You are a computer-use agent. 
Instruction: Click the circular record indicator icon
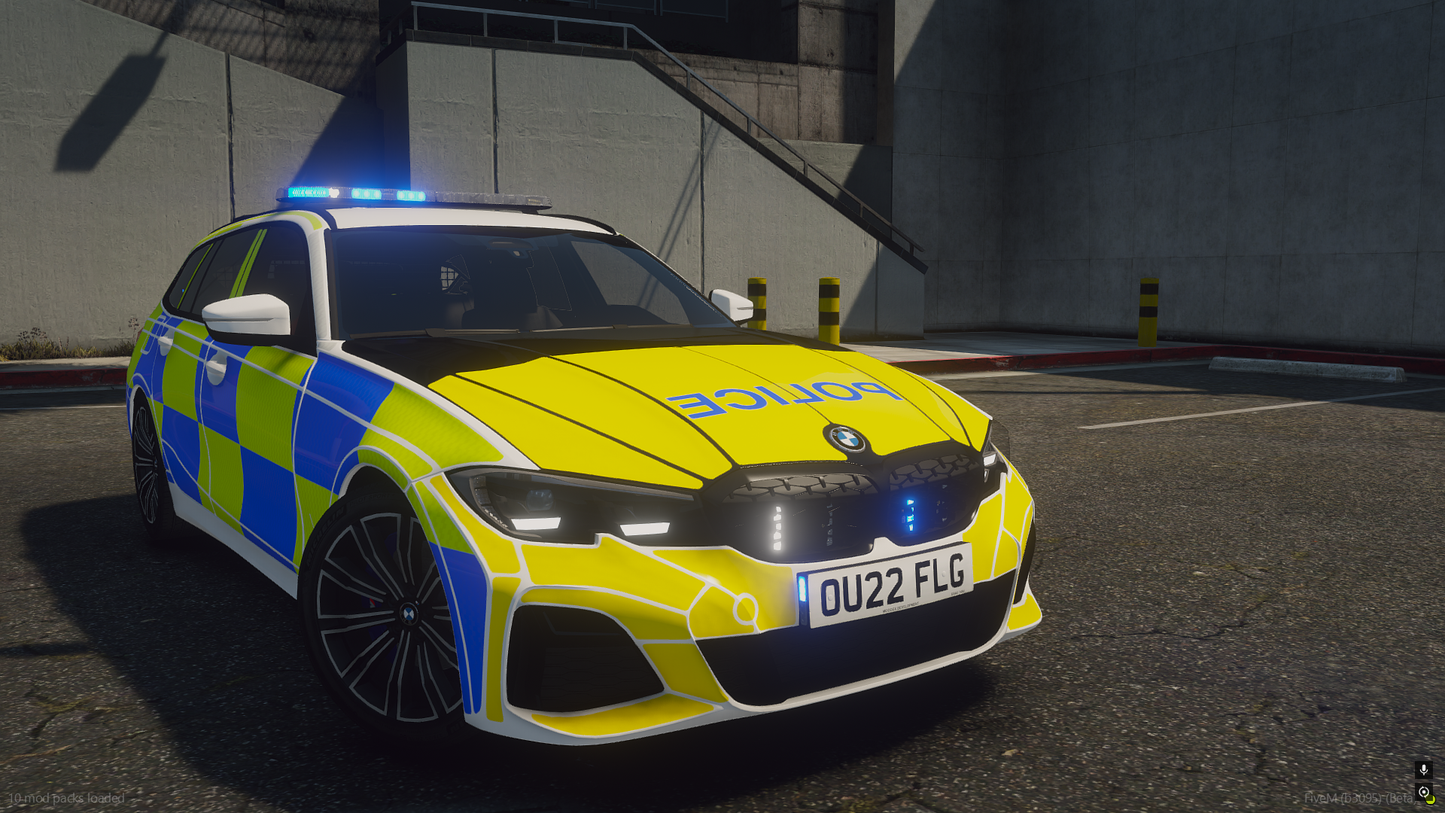1424,793
